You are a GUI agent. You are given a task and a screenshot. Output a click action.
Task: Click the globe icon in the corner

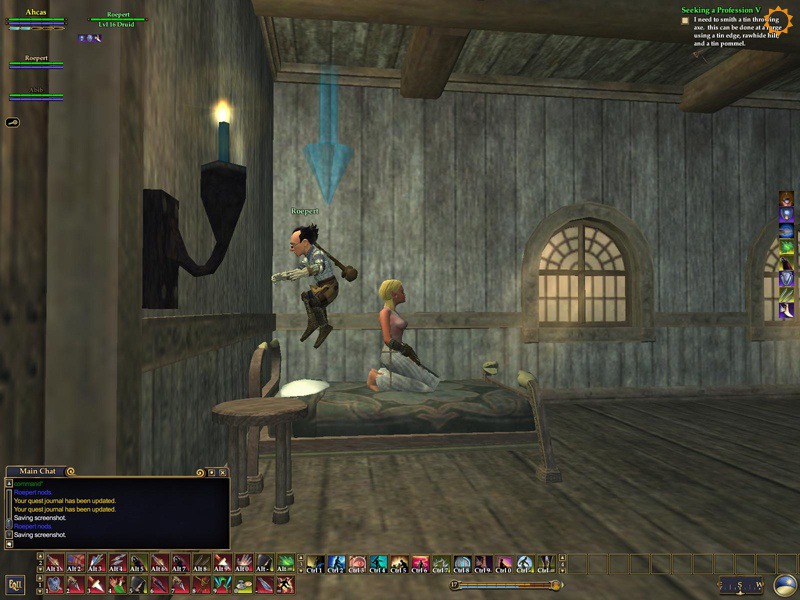click(x=785, y=585)
